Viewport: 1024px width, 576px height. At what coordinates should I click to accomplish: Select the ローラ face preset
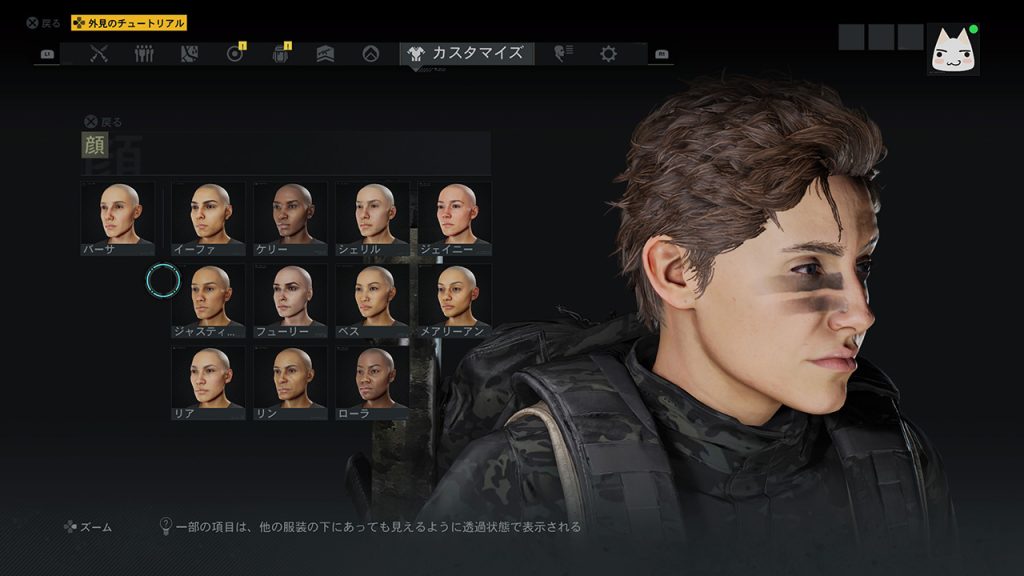tap(372, 381)
